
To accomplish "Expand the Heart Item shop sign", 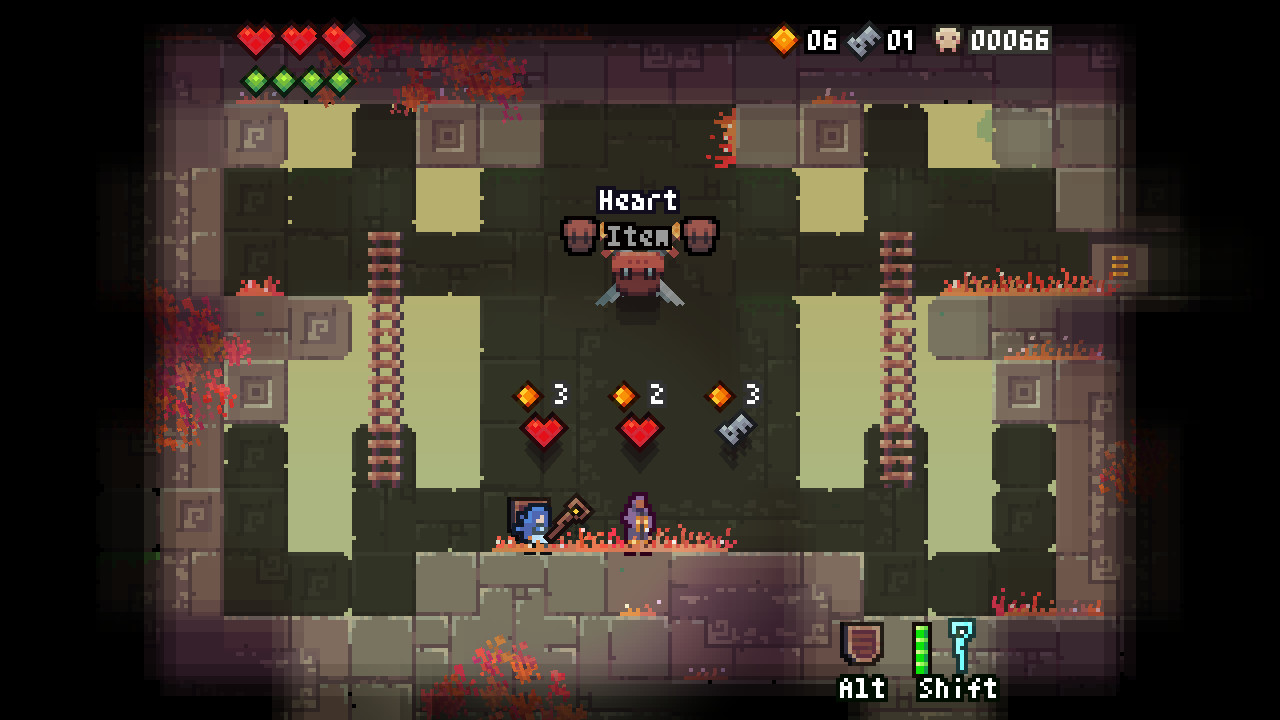I will point(640,218).
